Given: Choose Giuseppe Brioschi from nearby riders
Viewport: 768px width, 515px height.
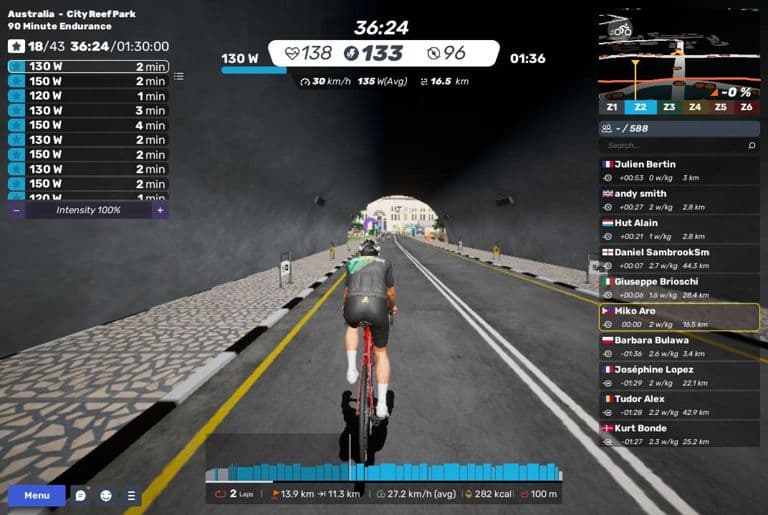Looking at the screenshot, I should (x=678, y=287).
